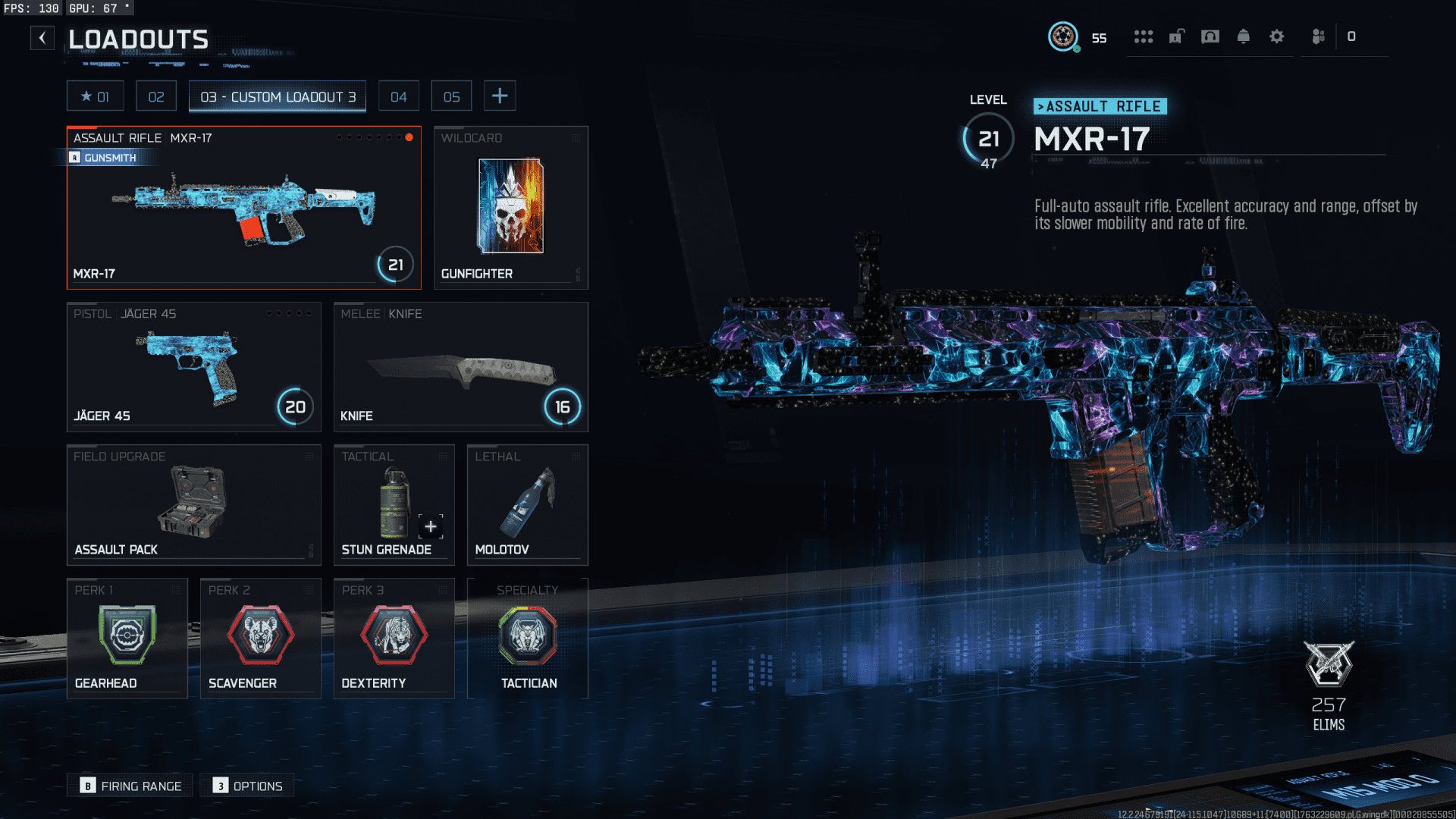Add a new loadout with the plus button
The width and height of the screenshot is (1456, 819).
500,96
